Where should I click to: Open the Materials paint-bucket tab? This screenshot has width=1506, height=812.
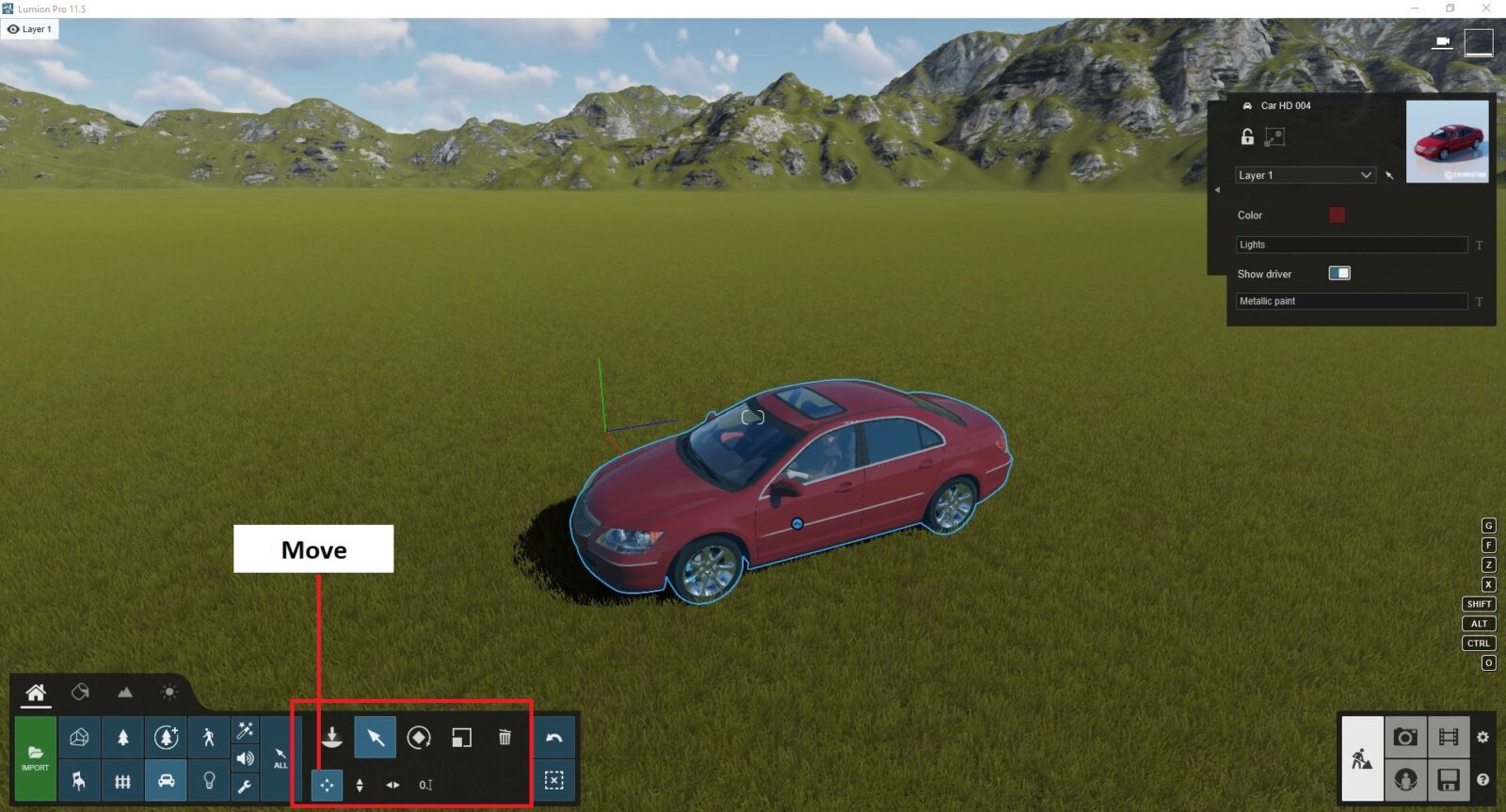(80, 693)
